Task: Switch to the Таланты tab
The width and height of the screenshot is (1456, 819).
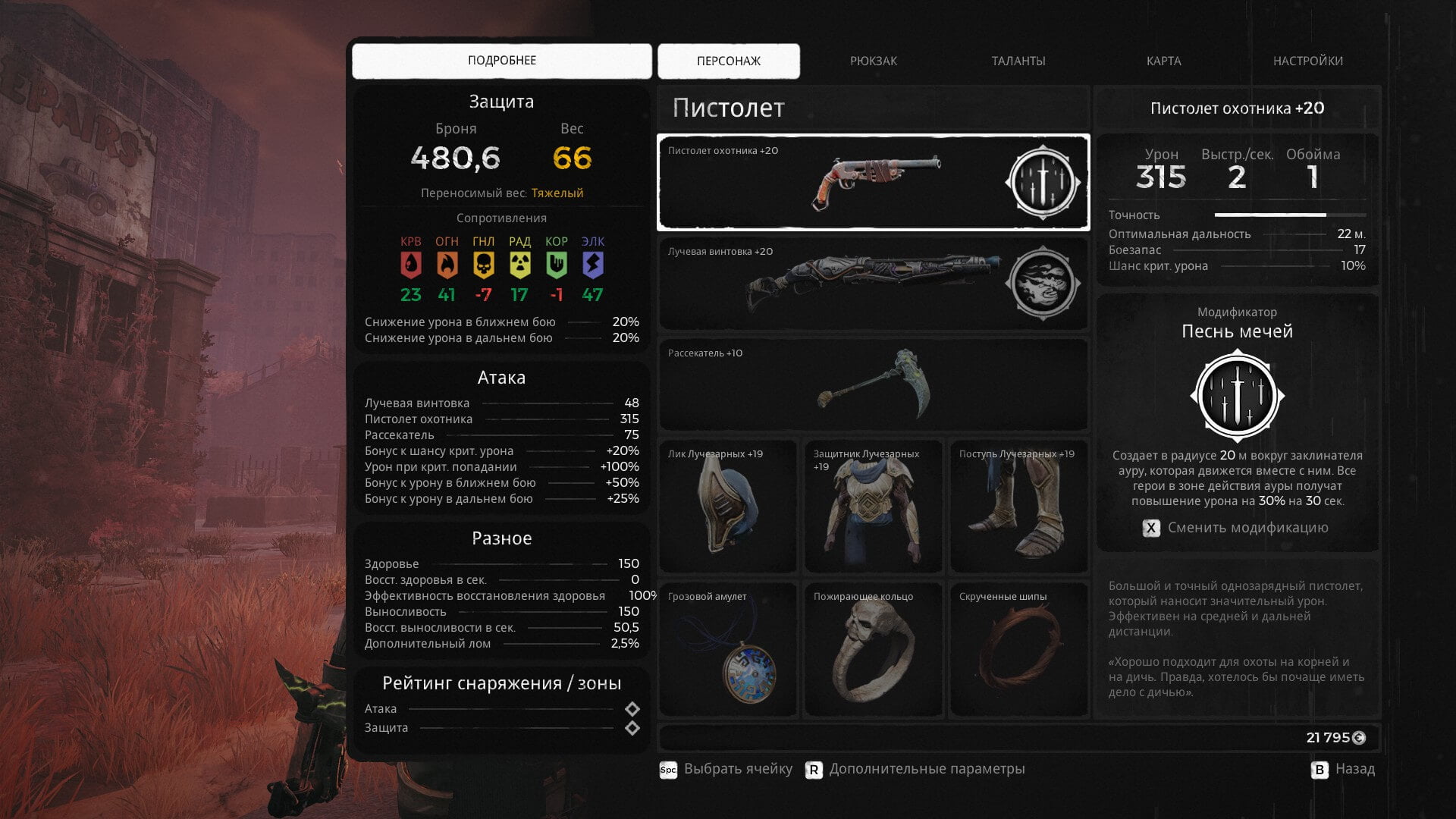Action: pos(1018,61)
